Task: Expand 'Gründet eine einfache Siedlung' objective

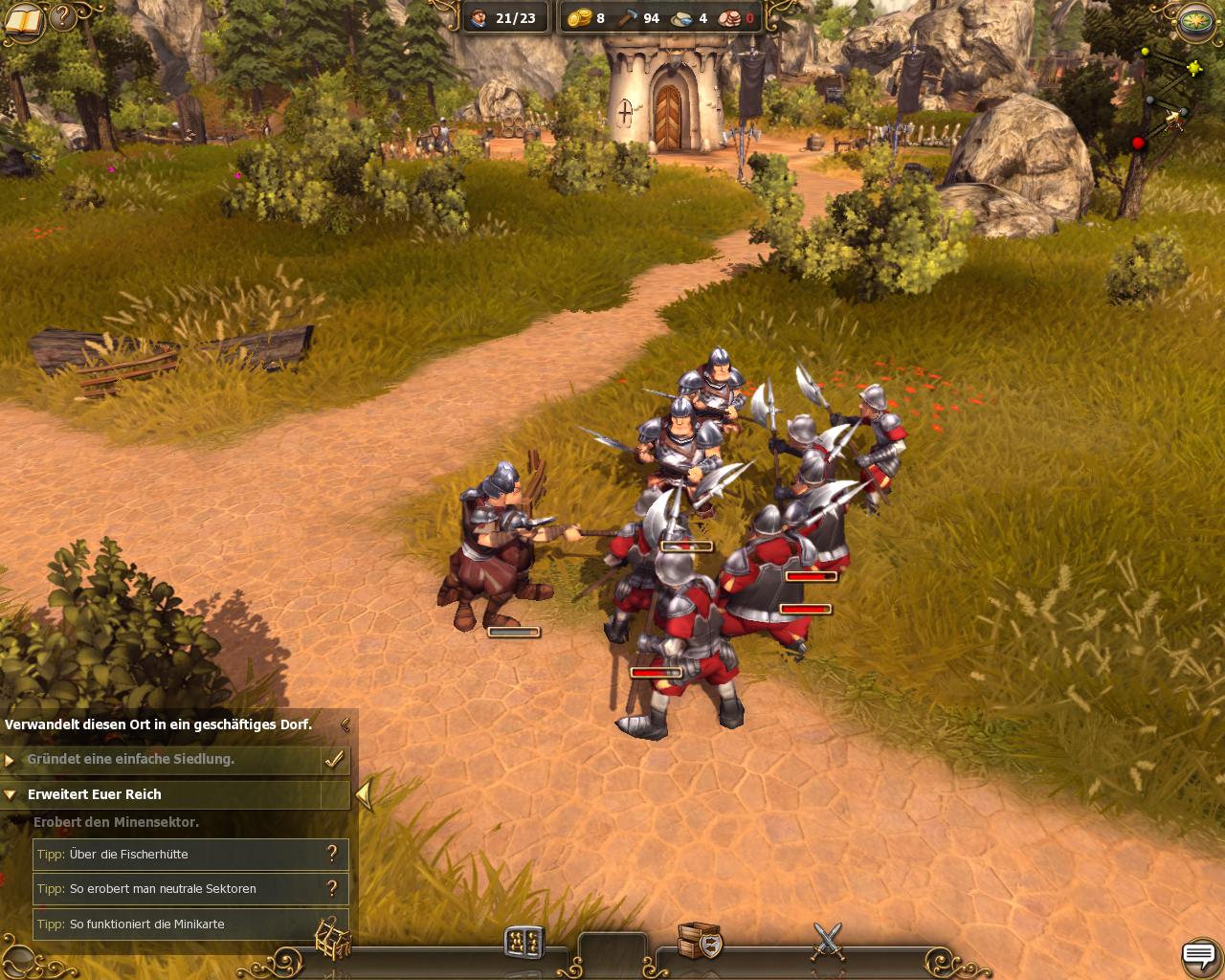Action: [11, 760]
